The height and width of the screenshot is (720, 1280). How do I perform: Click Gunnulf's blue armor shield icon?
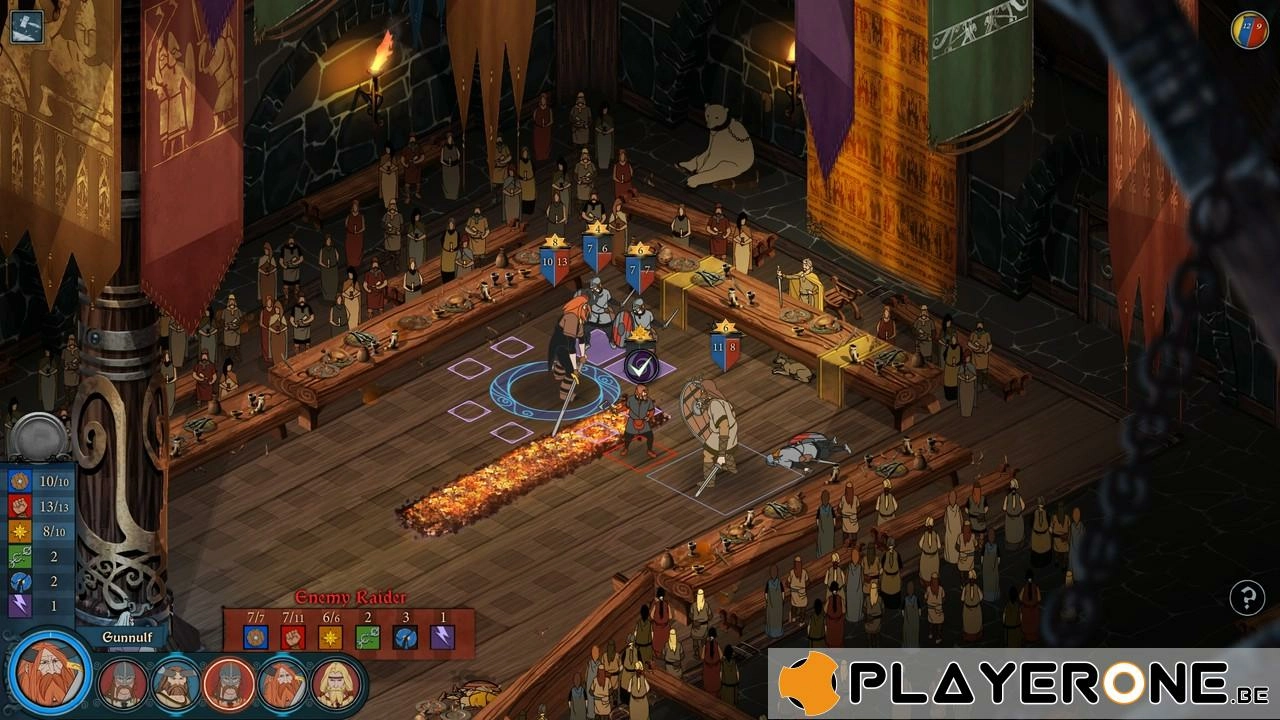[19, 481]
